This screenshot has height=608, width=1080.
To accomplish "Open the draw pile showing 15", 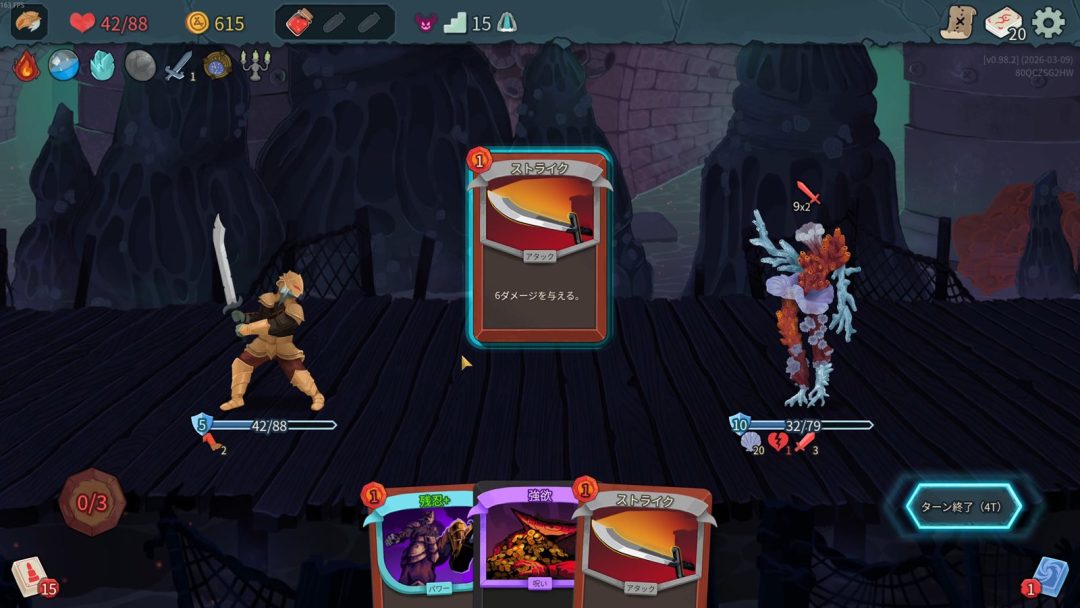I will pos(28,576).
